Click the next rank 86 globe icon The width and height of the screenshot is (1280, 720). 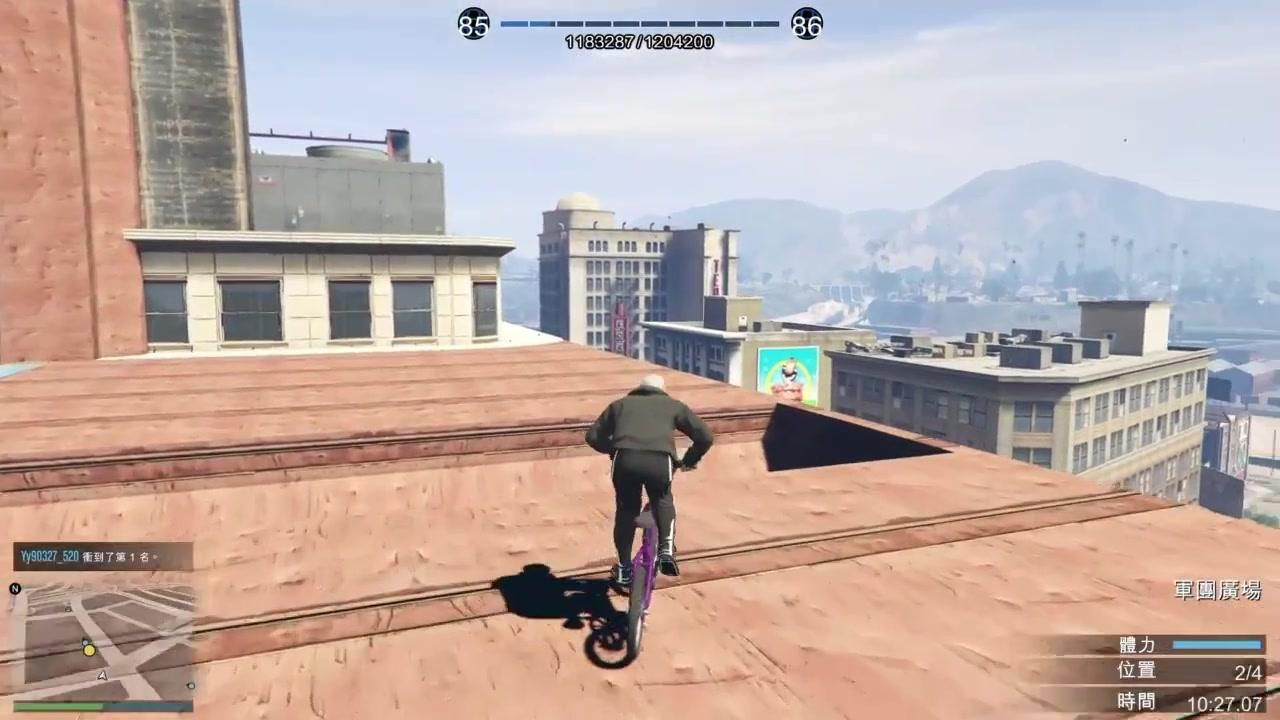point(806,23)
